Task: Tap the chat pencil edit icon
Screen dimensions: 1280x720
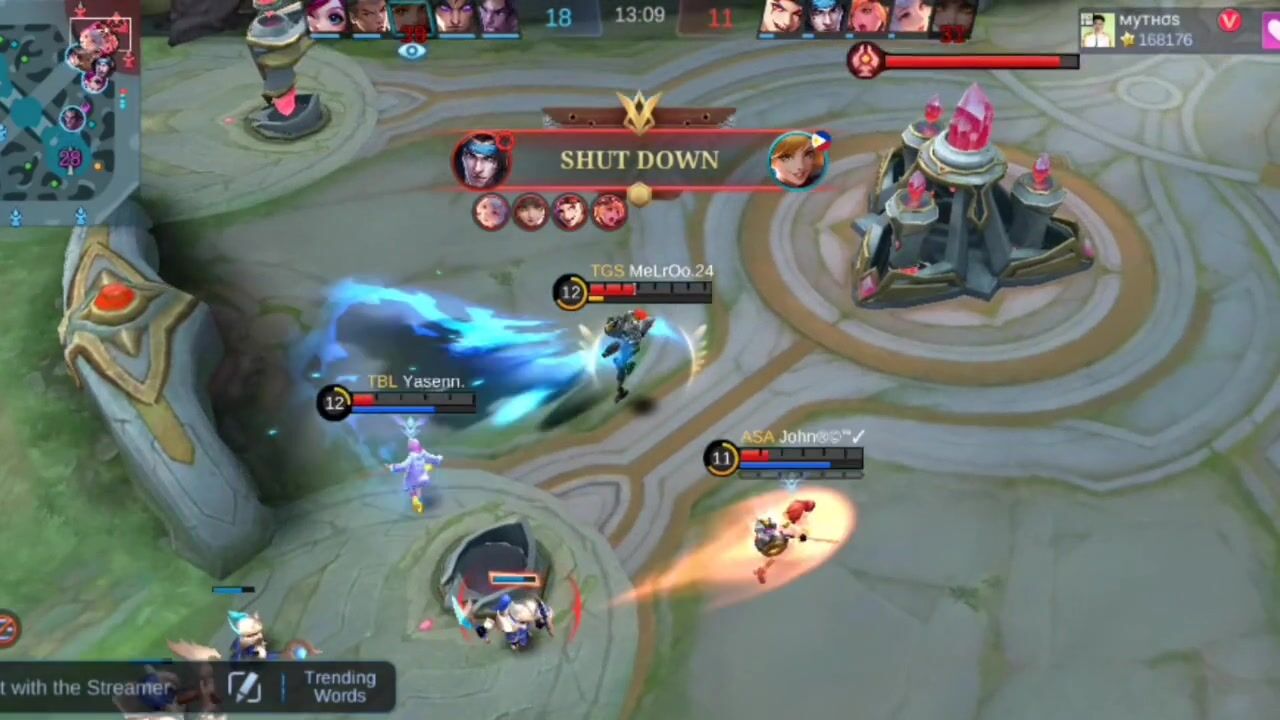Action: [245, 687]
